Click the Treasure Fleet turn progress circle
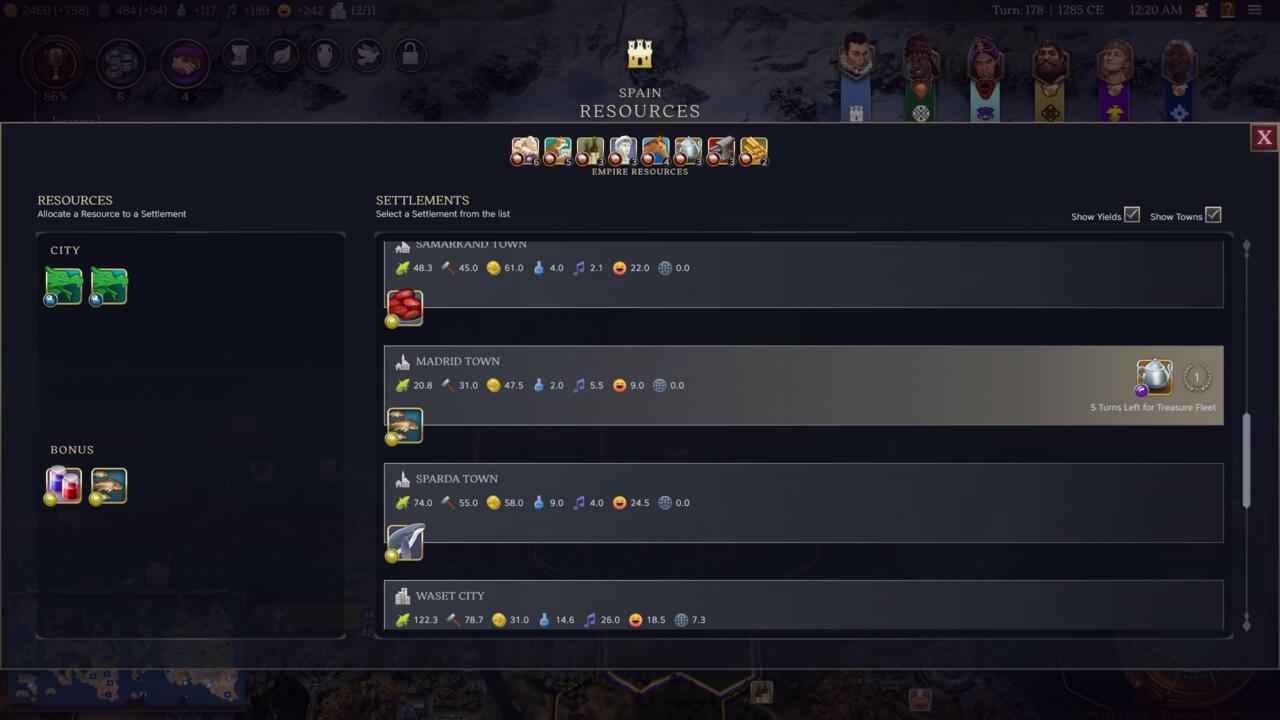This screenshot has height=720, width=1280. pyautogui.click(x=1196, y=377)
